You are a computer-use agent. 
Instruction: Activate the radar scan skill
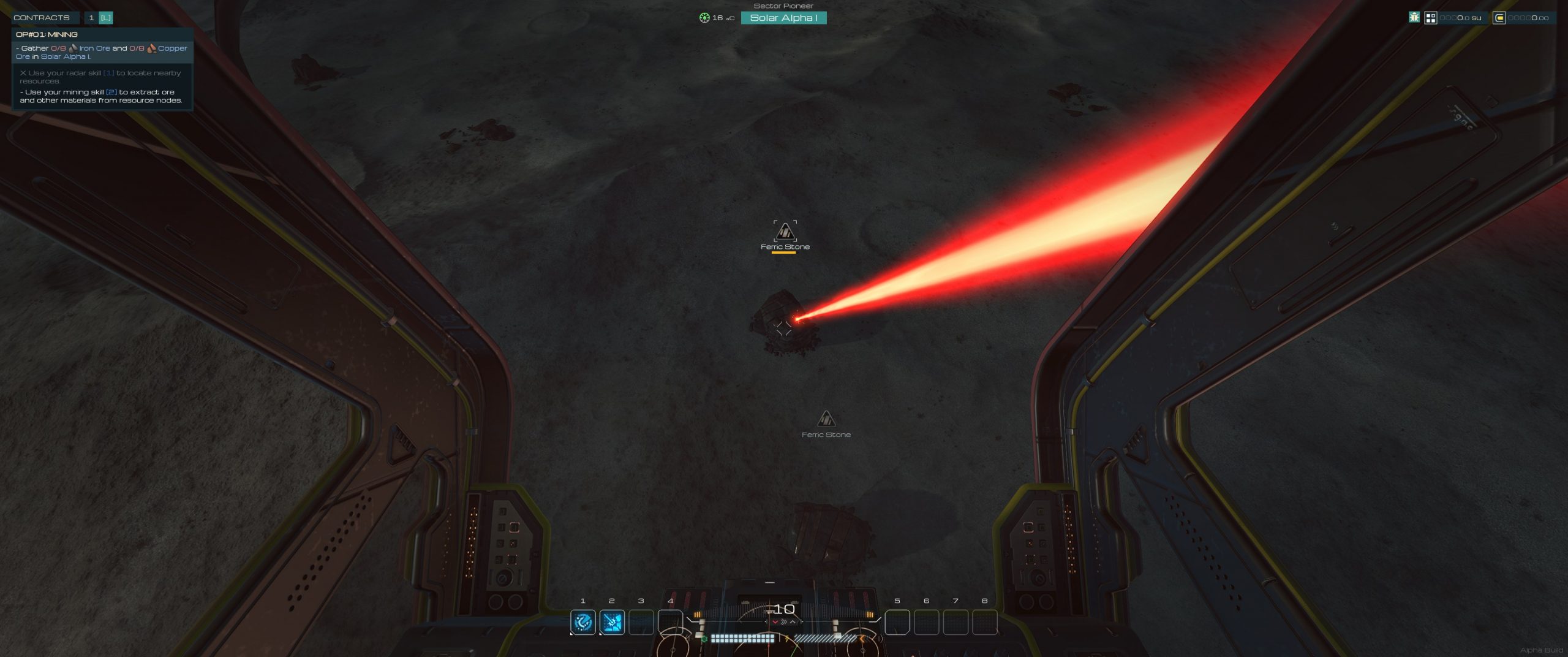[x=582, y=622]
